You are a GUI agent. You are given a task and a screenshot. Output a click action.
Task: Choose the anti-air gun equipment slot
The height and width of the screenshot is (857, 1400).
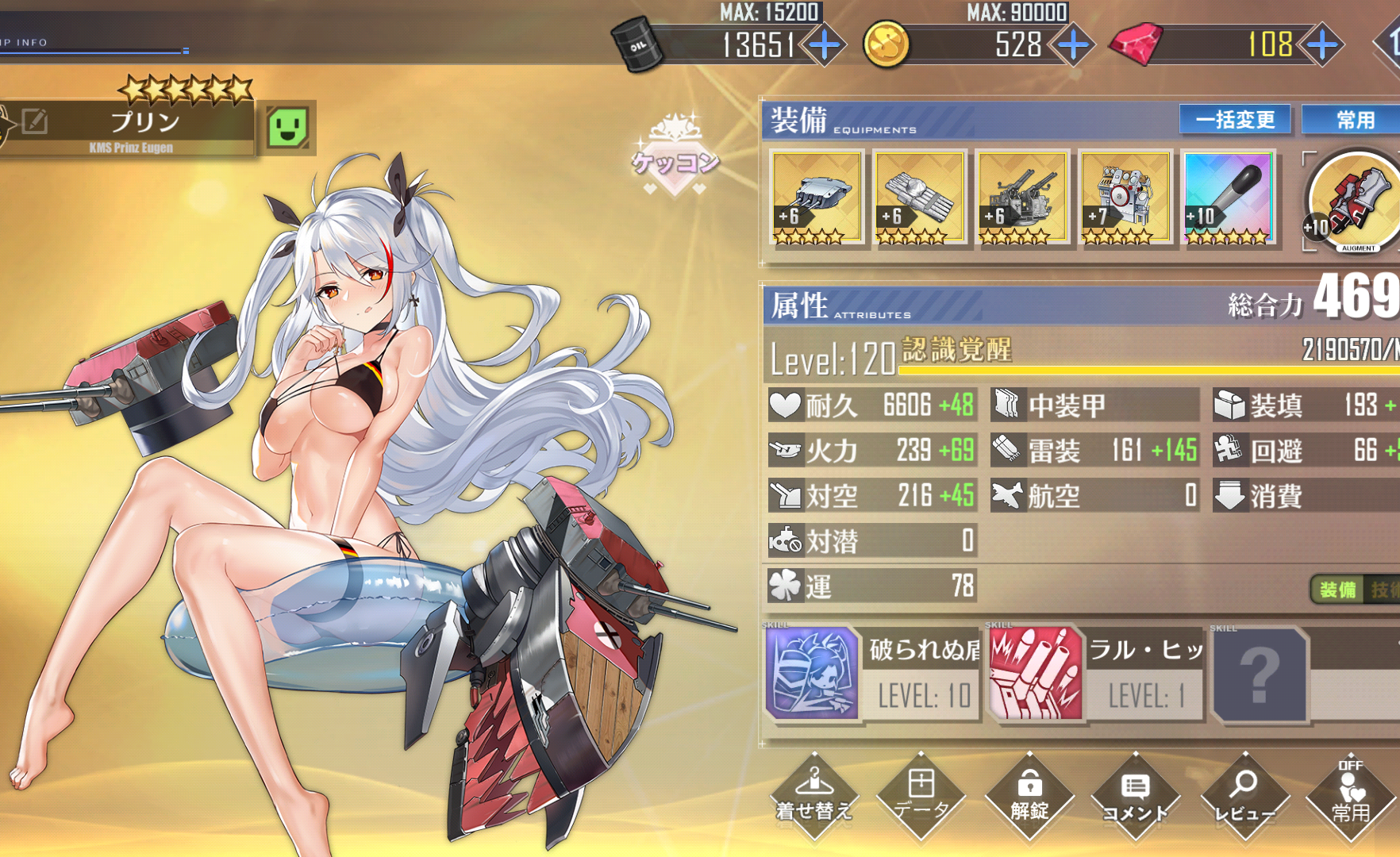[x=1022, y=198]
